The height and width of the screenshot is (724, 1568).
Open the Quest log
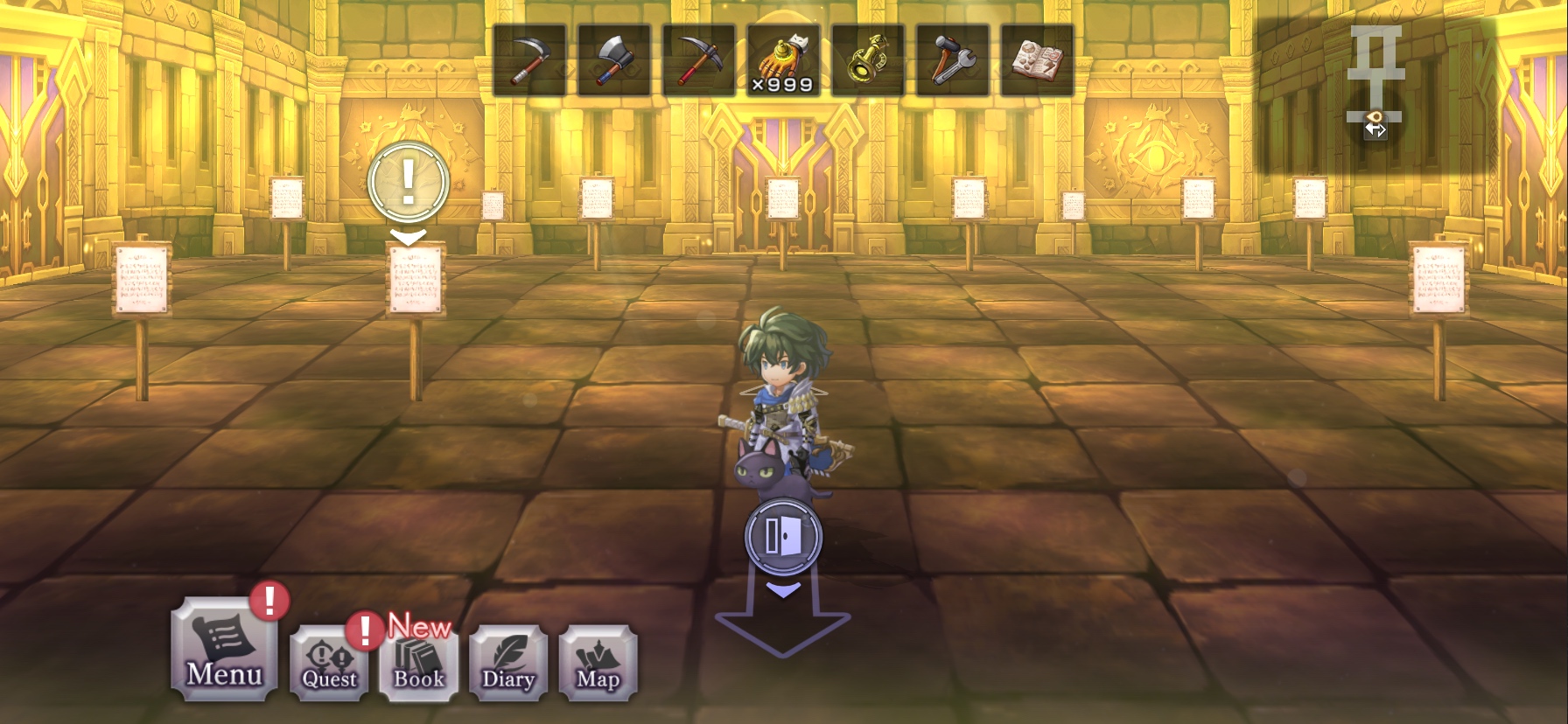click(x=330, y=664)
